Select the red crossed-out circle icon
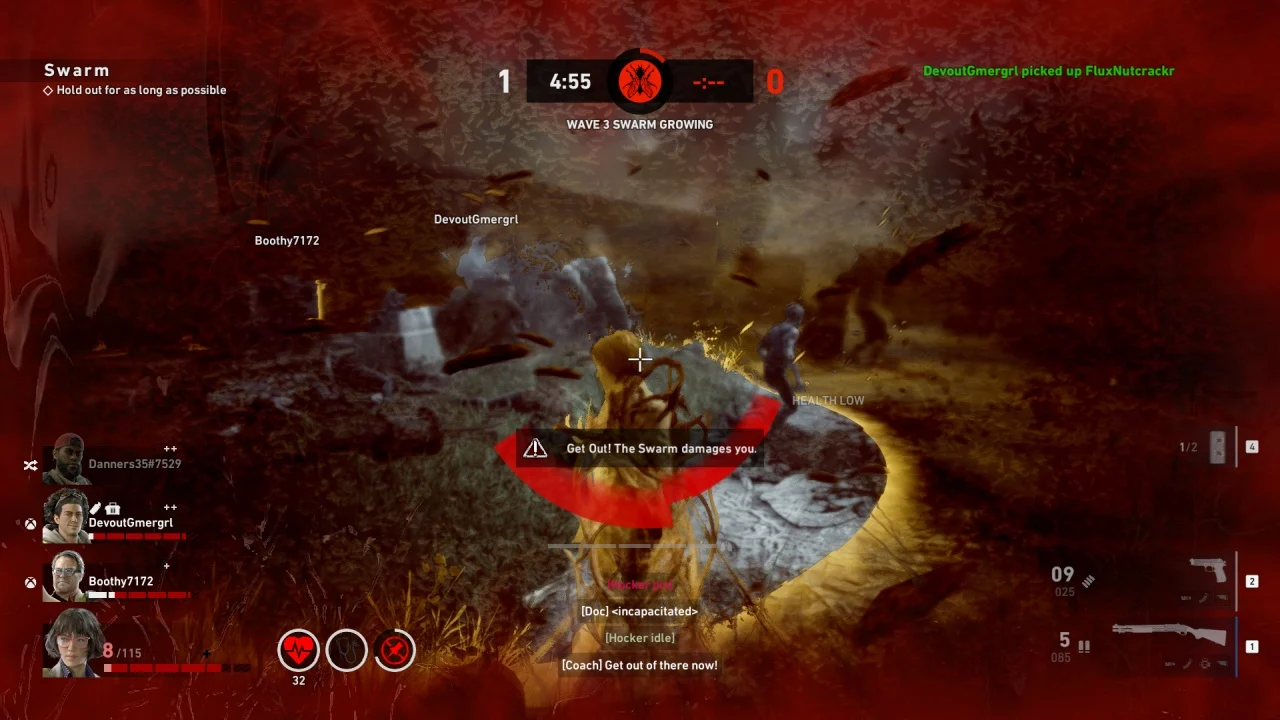This screenshot has width=1280, height=720. pos(395,650)
